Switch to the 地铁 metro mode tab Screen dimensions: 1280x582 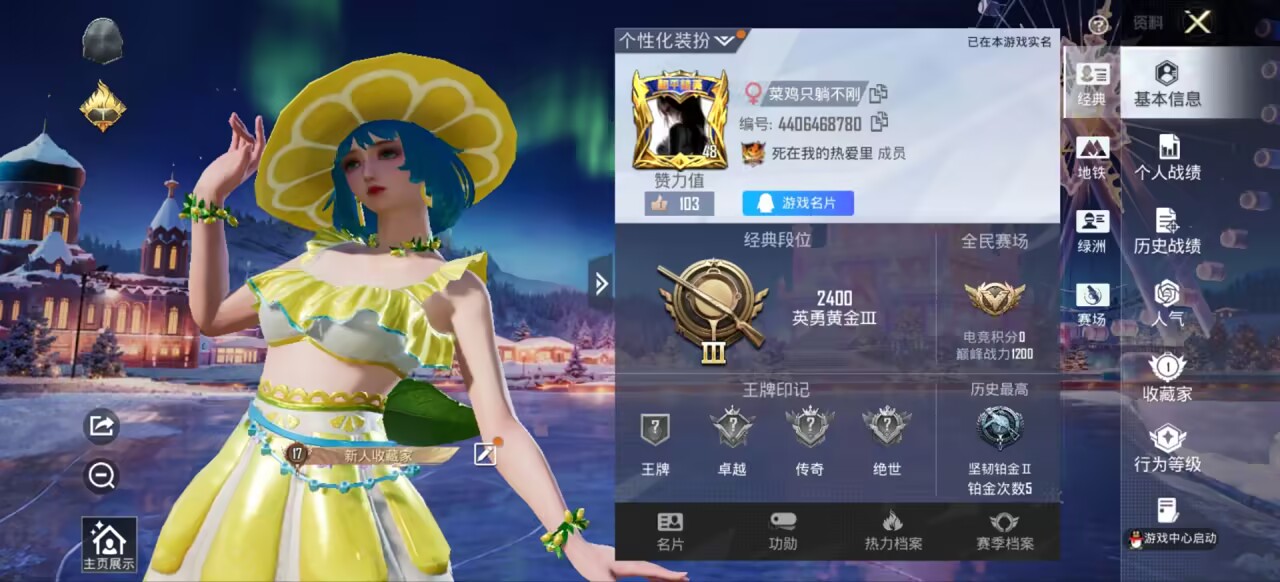click(1092, 158)
